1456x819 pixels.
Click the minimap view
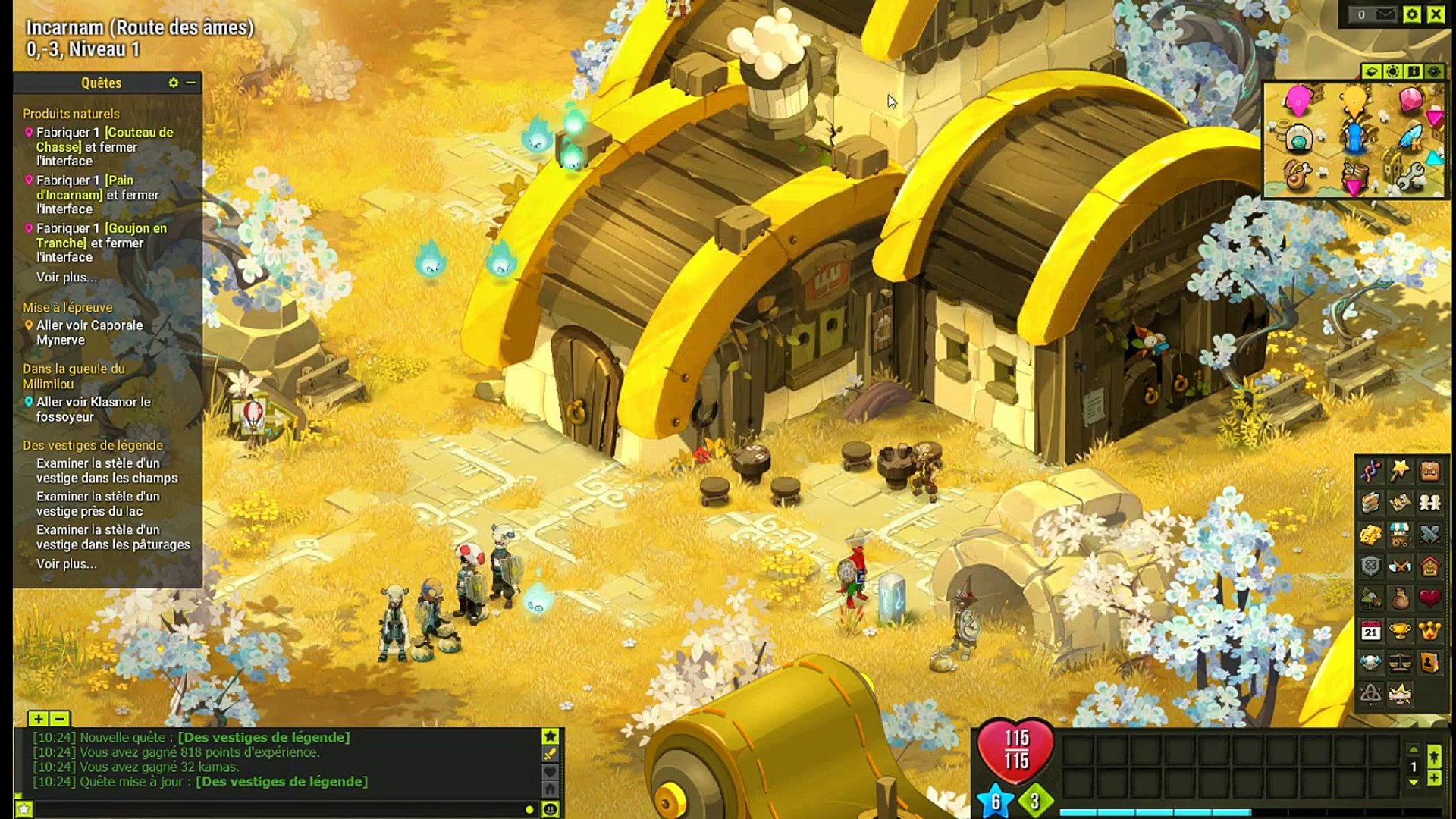[x=1354, y=140]
